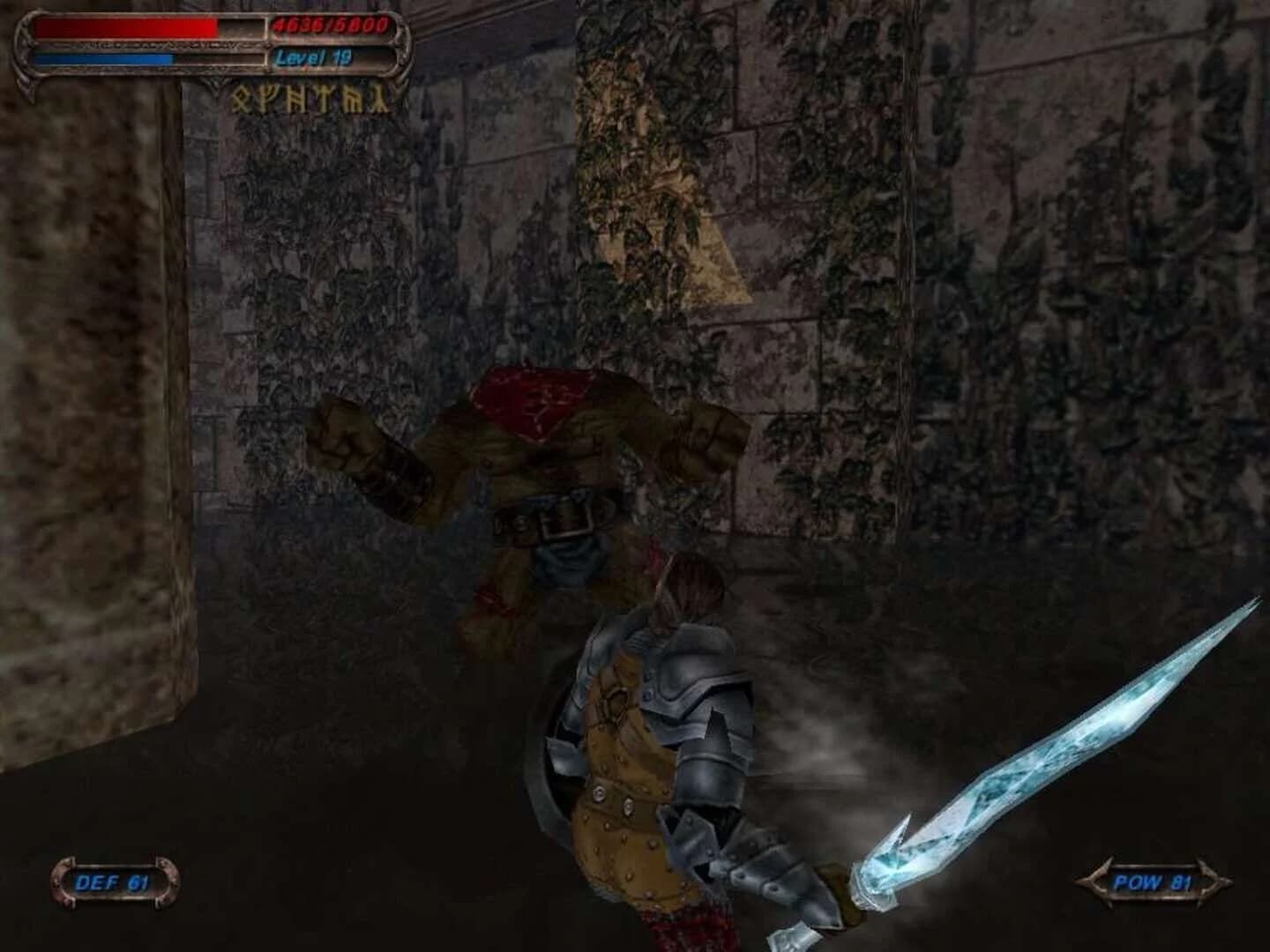Click the blue stamina bar
Image resolution: width=1270 pixels, height=952 pixels.
[101, 55]
